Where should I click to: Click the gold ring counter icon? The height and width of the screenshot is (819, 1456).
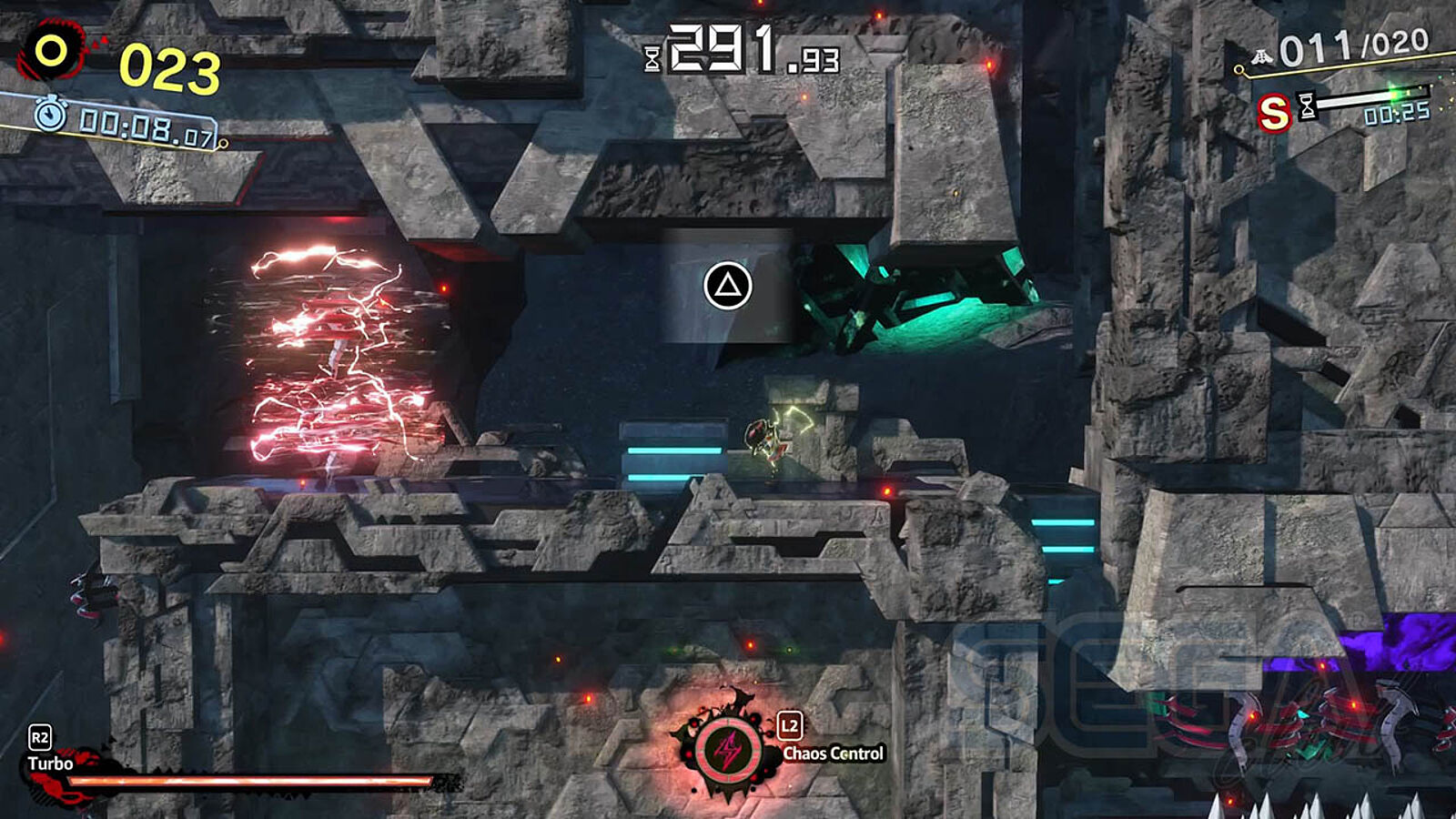click(51, 51)
